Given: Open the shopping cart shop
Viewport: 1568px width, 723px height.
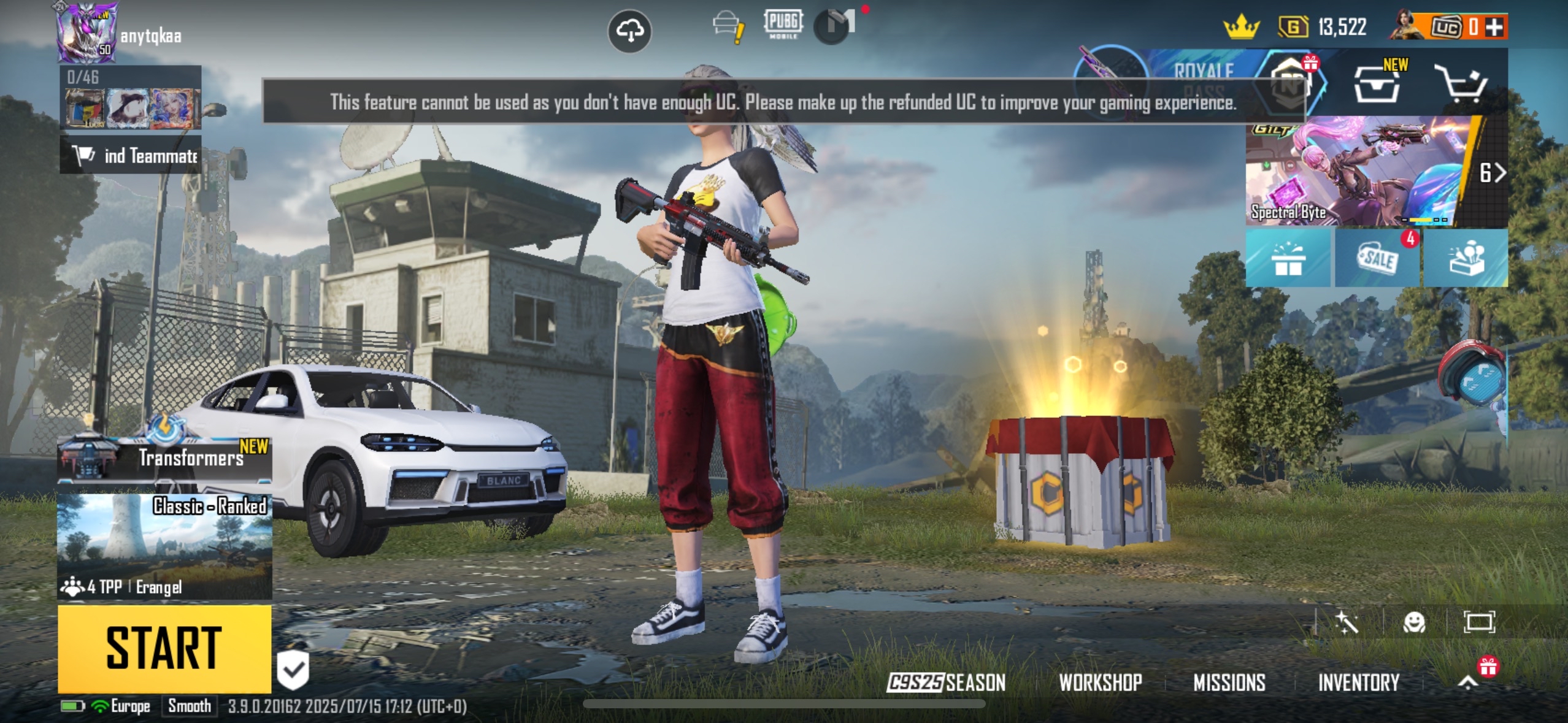Looking at the screenshot, I should [1462, 85].
